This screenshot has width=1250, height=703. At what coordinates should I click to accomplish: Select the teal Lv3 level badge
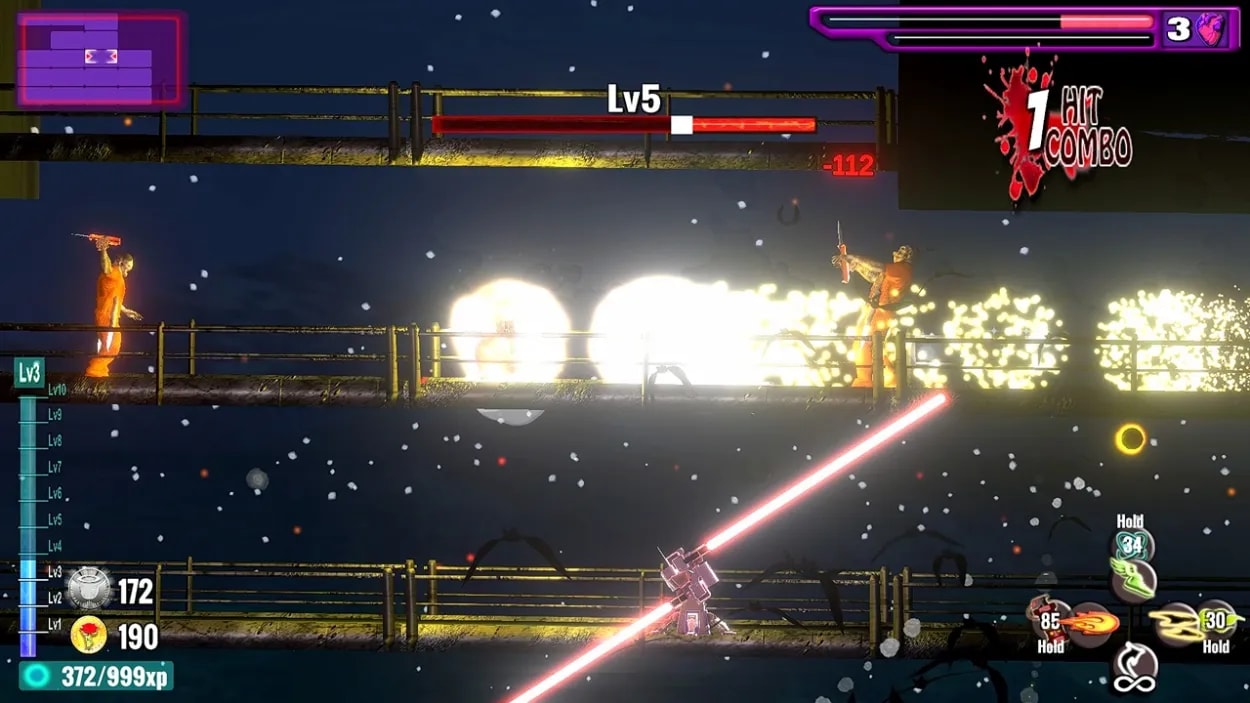point(29,374)
